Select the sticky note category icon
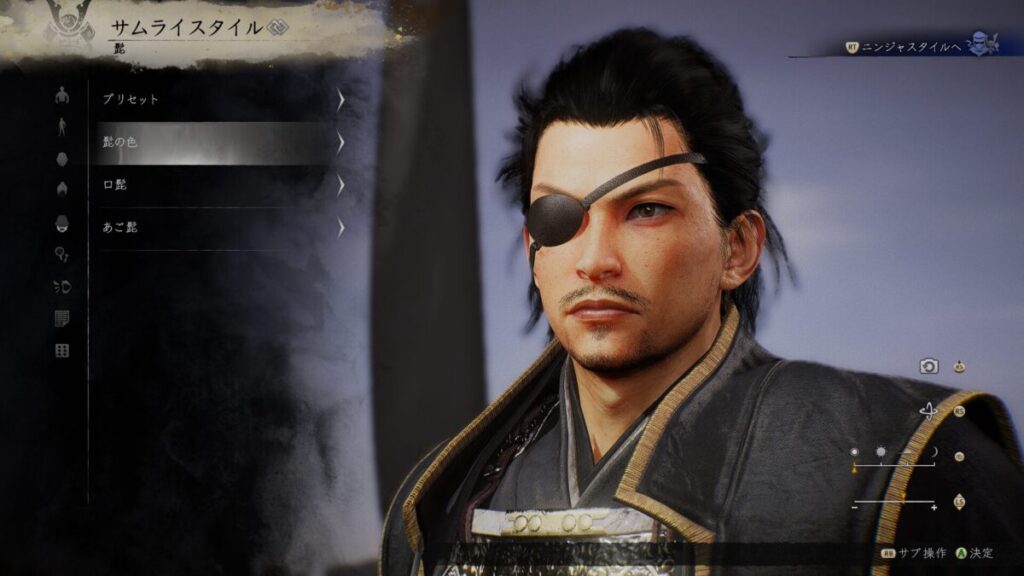Screen dimensions: 1024x576 pos(62,319)
